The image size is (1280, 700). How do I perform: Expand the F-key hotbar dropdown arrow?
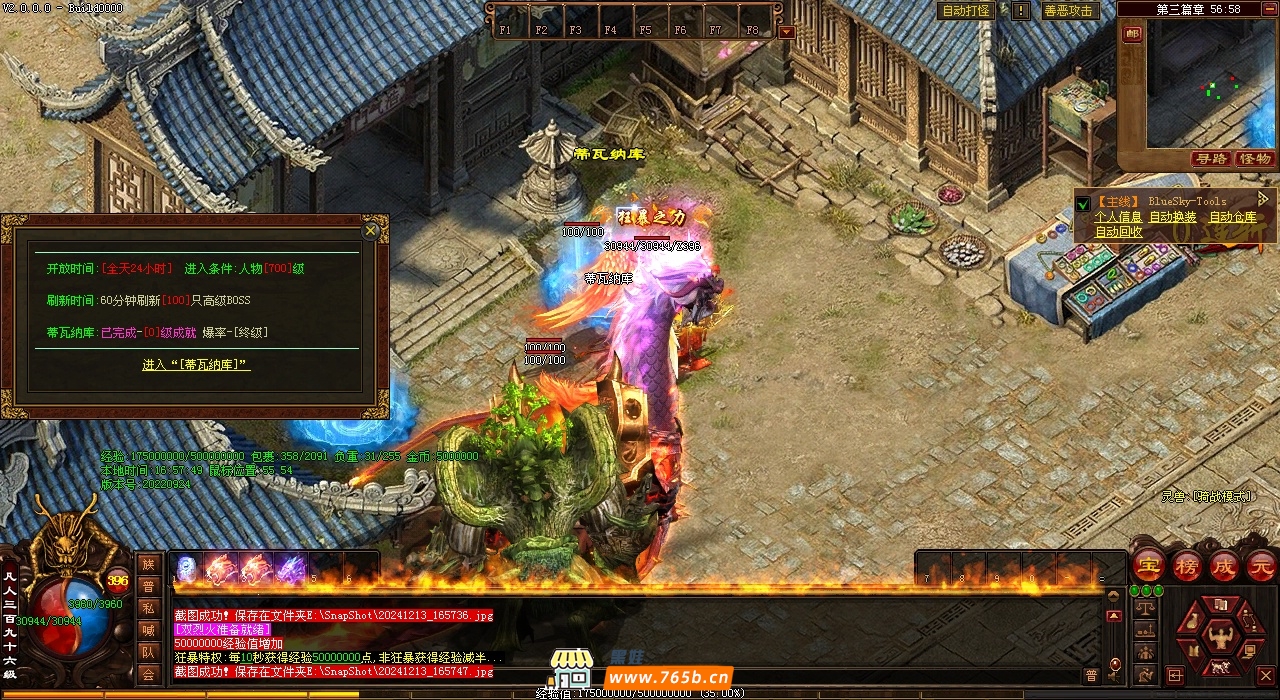[786, 32]
